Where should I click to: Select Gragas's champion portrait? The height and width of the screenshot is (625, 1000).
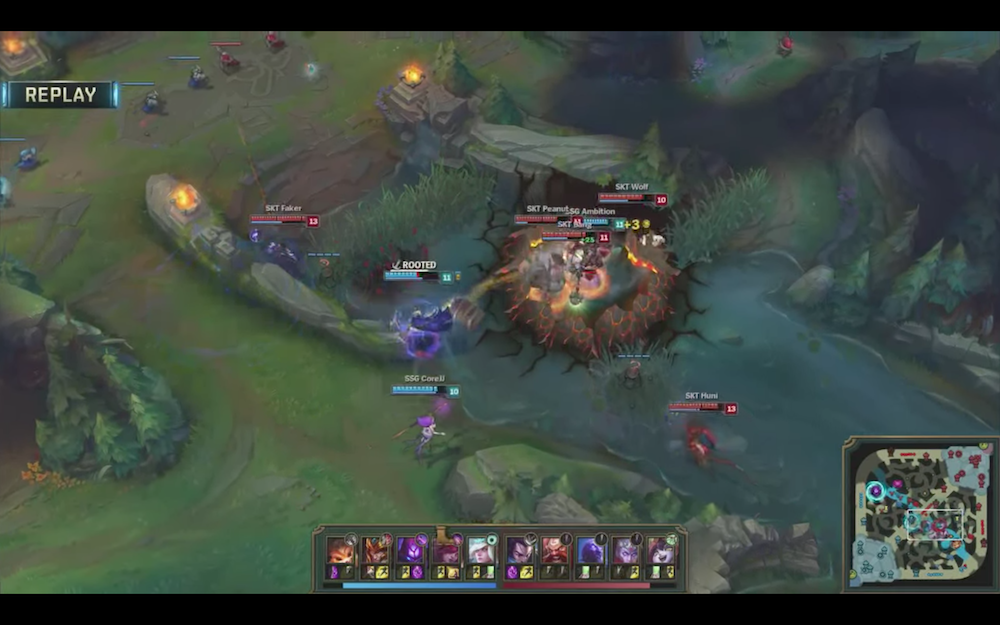(x=554, y=551)
